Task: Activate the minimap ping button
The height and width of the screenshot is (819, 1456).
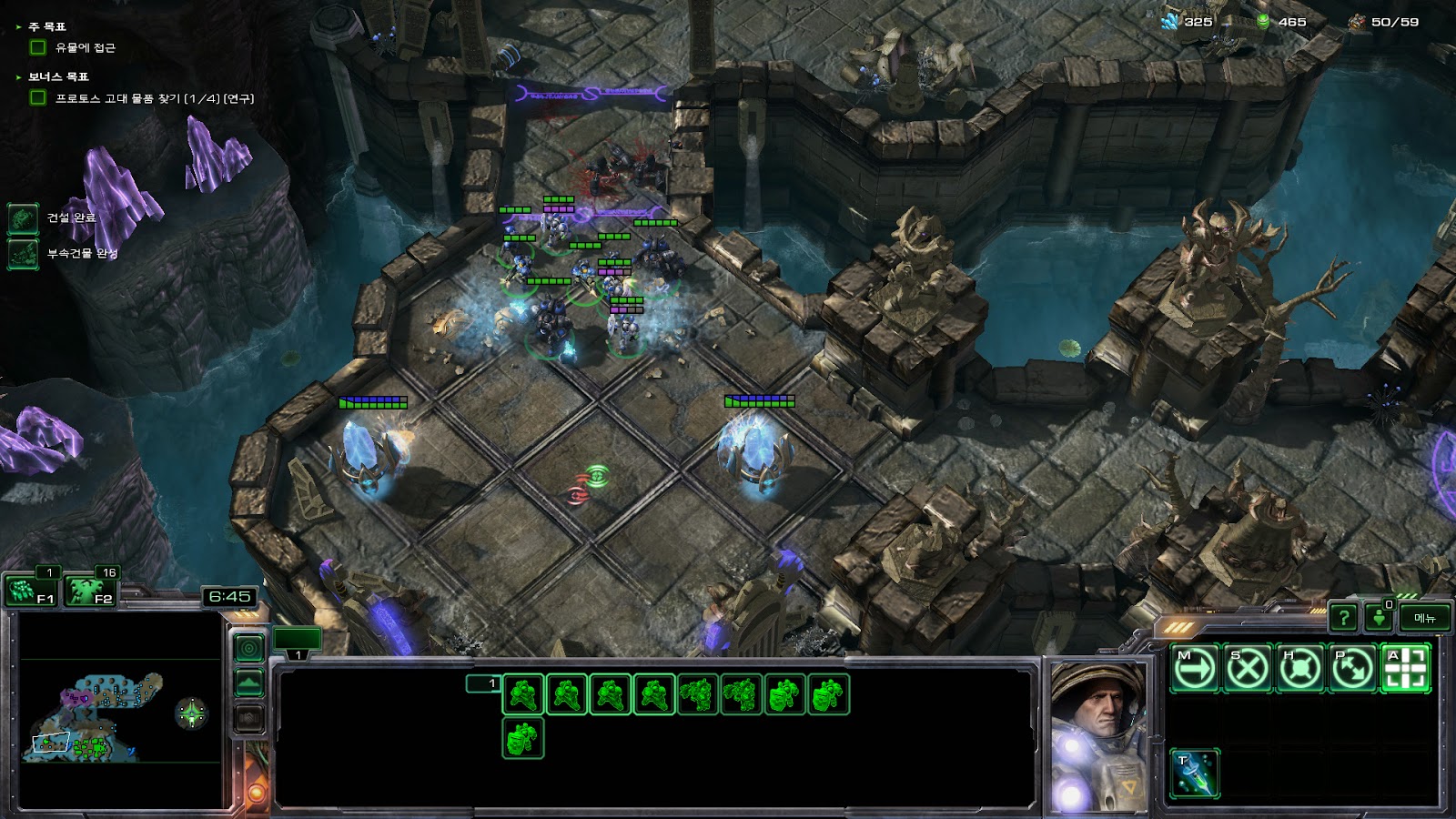Action: [249, 648]
